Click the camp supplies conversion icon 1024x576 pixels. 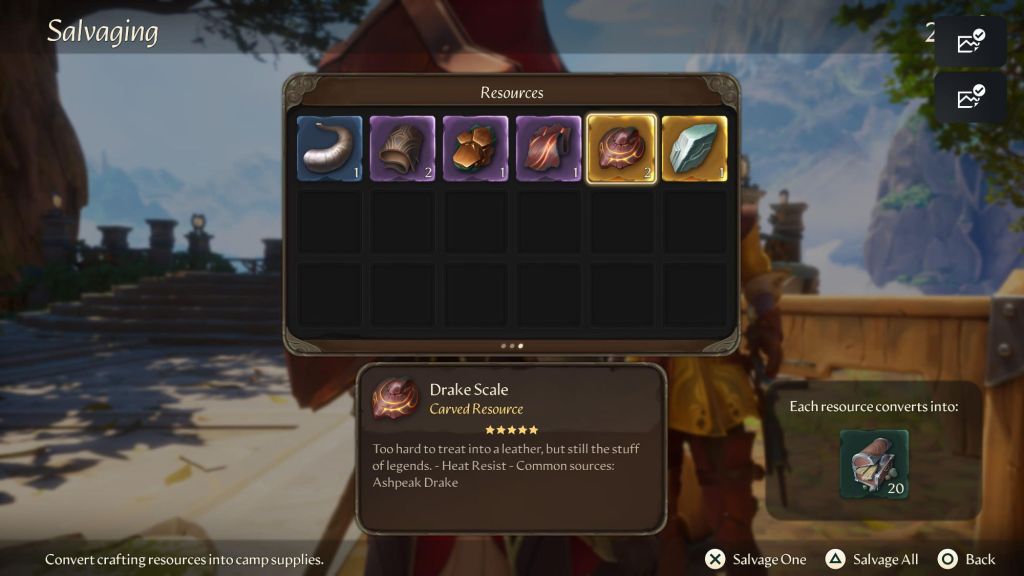[874, 464]
